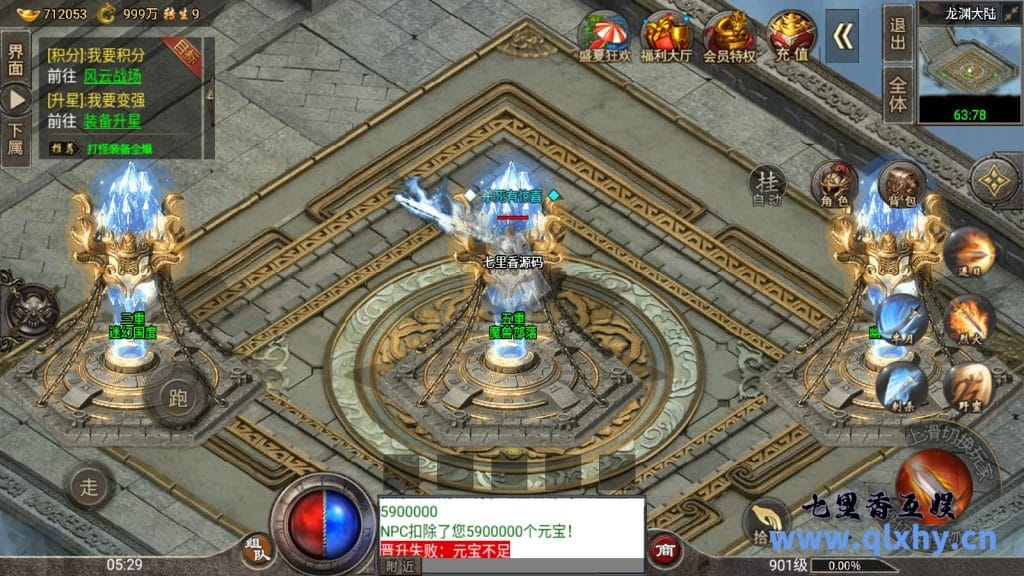Switch to the 界面 side tab
1024x576 pixels.
point(15,60)
